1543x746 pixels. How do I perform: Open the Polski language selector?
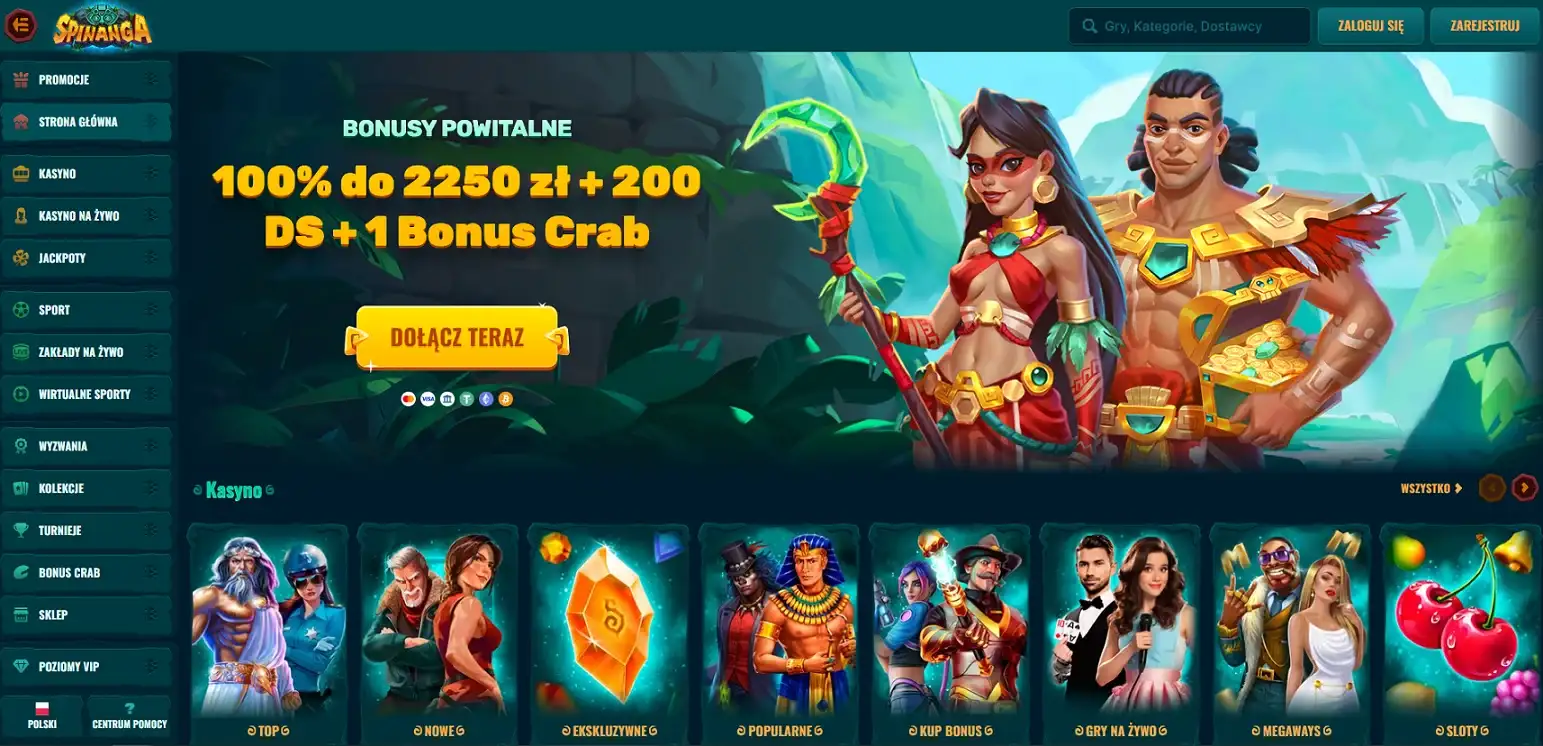click(x=42, y=714)
